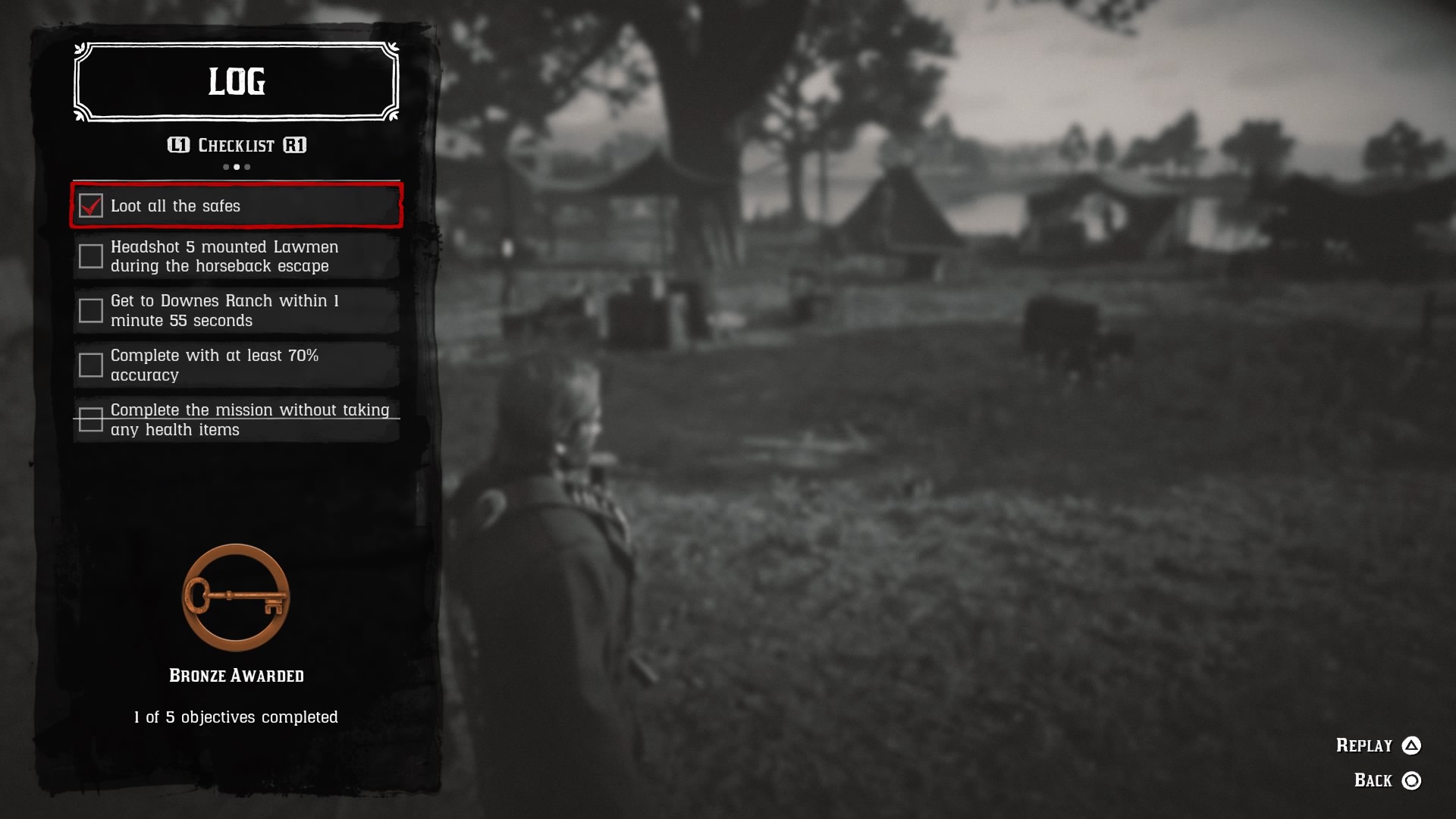Select the third page indicator dot

(246, 166)
